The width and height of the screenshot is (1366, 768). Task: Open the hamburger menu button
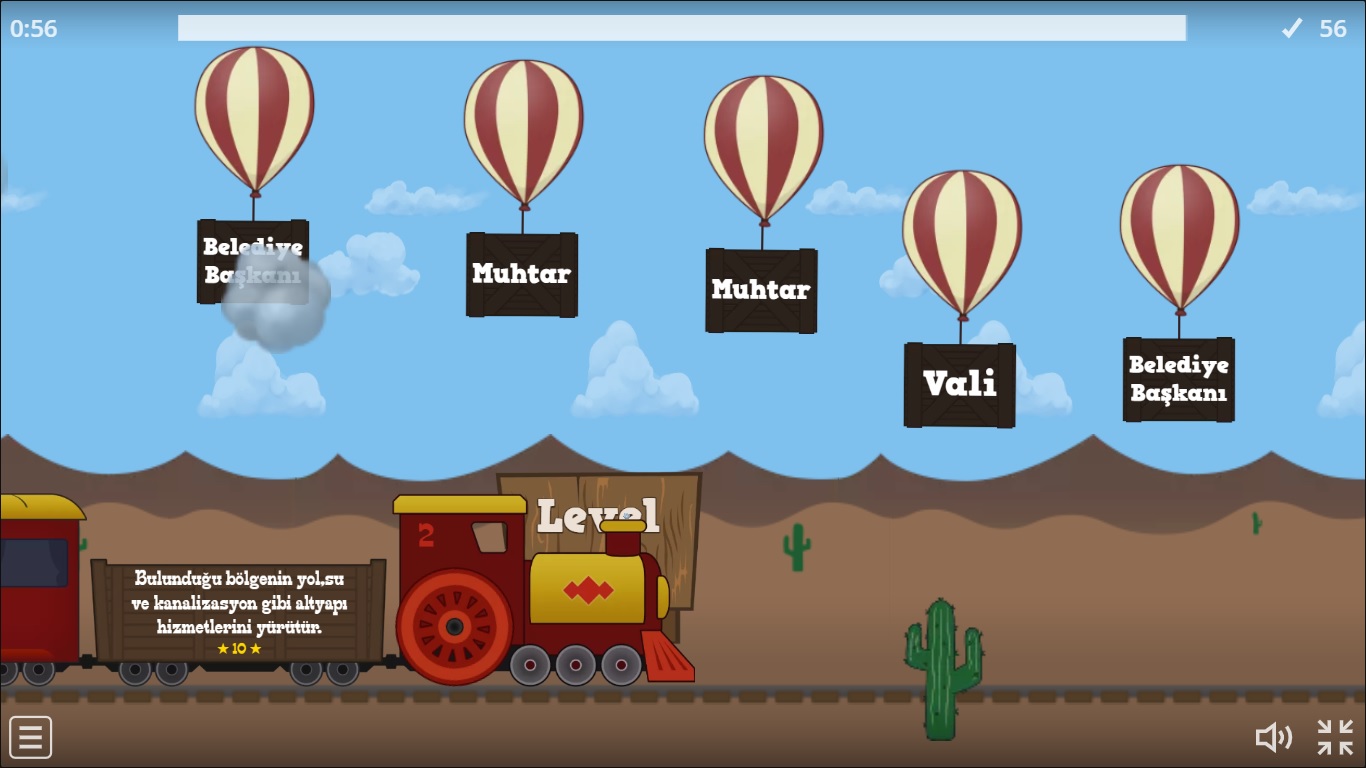click(31, 738)
